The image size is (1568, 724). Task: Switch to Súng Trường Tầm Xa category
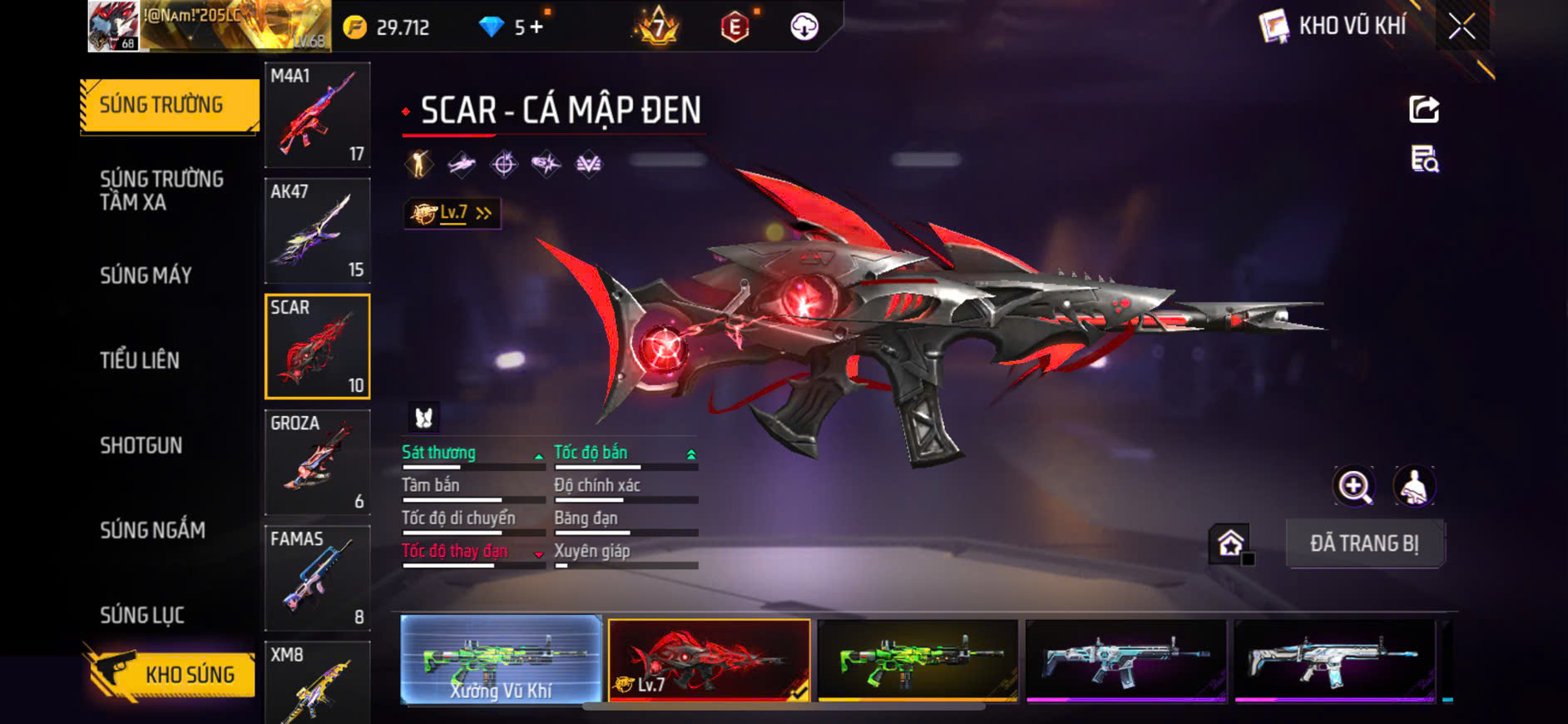pos(161,191)
